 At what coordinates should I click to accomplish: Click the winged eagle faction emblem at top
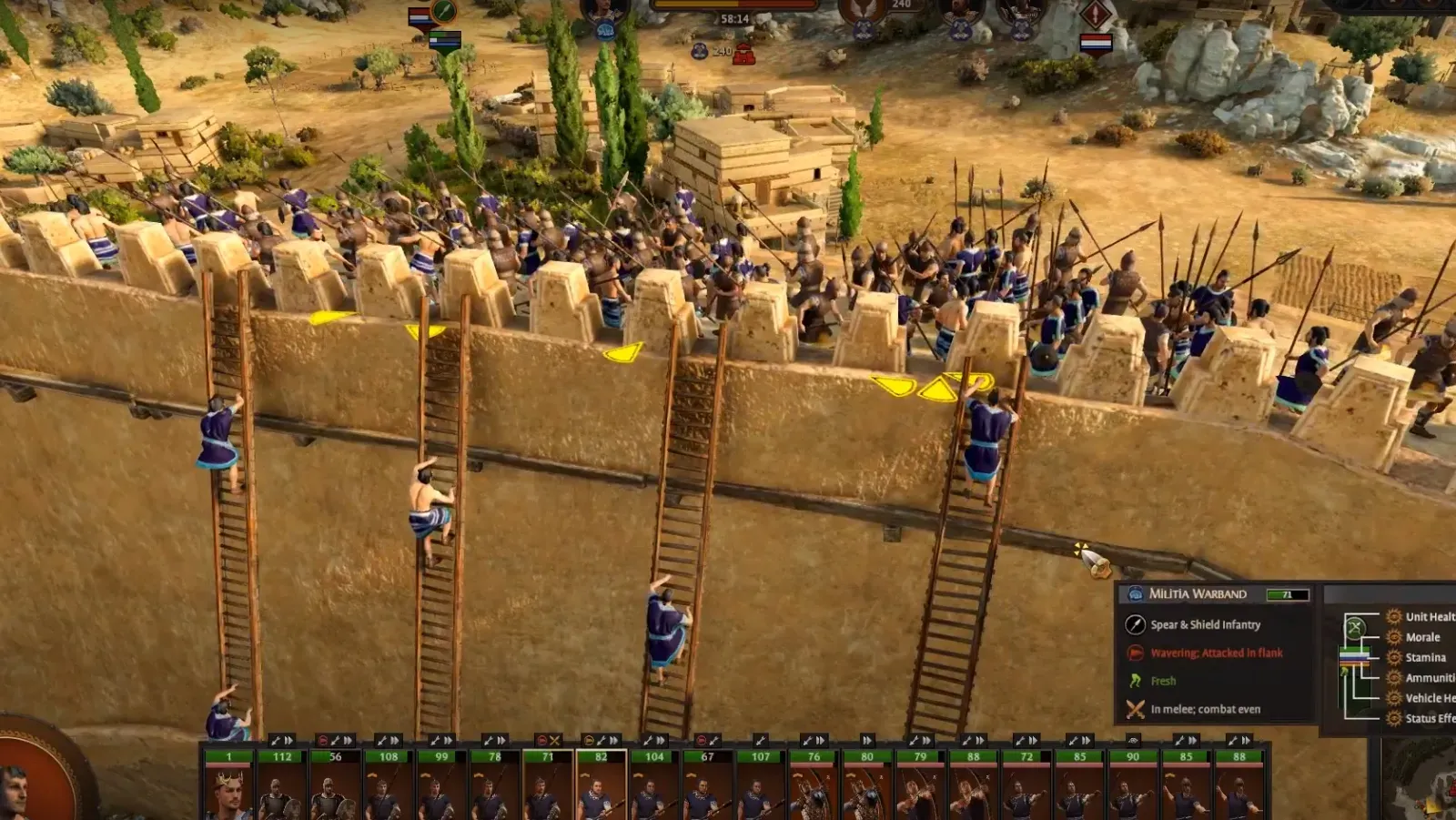click(x=864, y=9)
